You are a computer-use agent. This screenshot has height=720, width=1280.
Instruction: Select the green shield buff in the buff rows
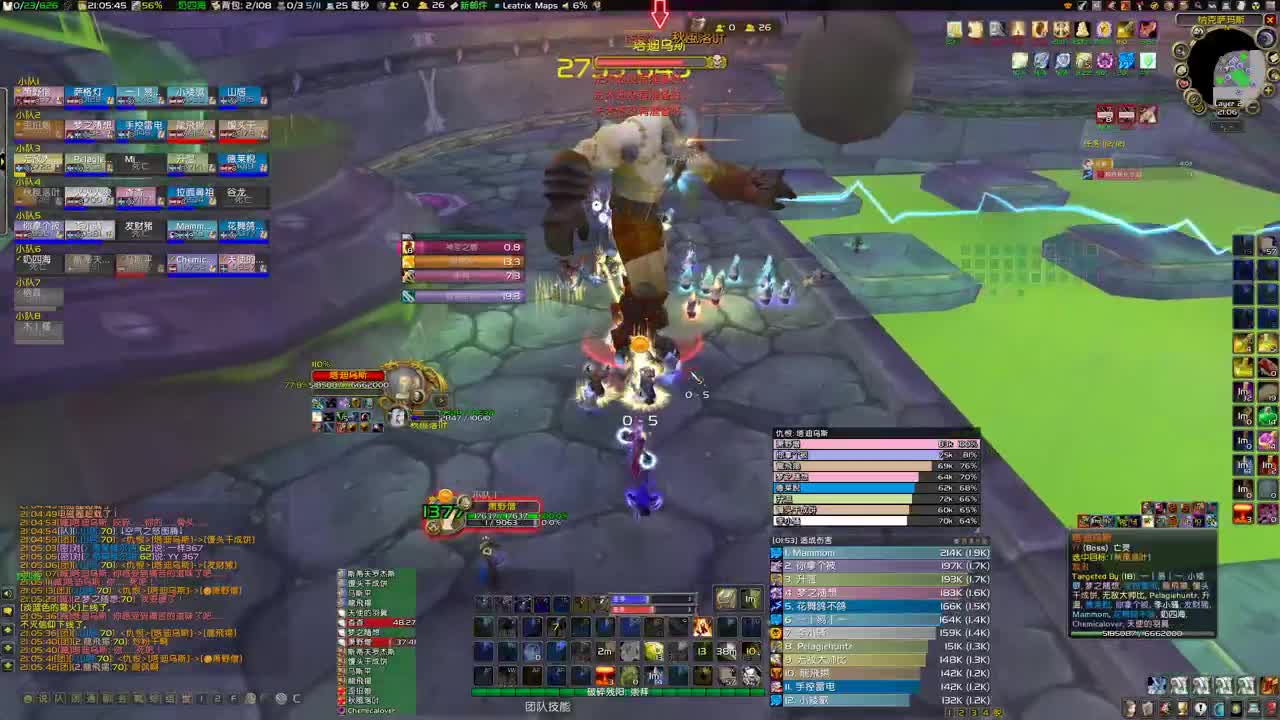1147,60
